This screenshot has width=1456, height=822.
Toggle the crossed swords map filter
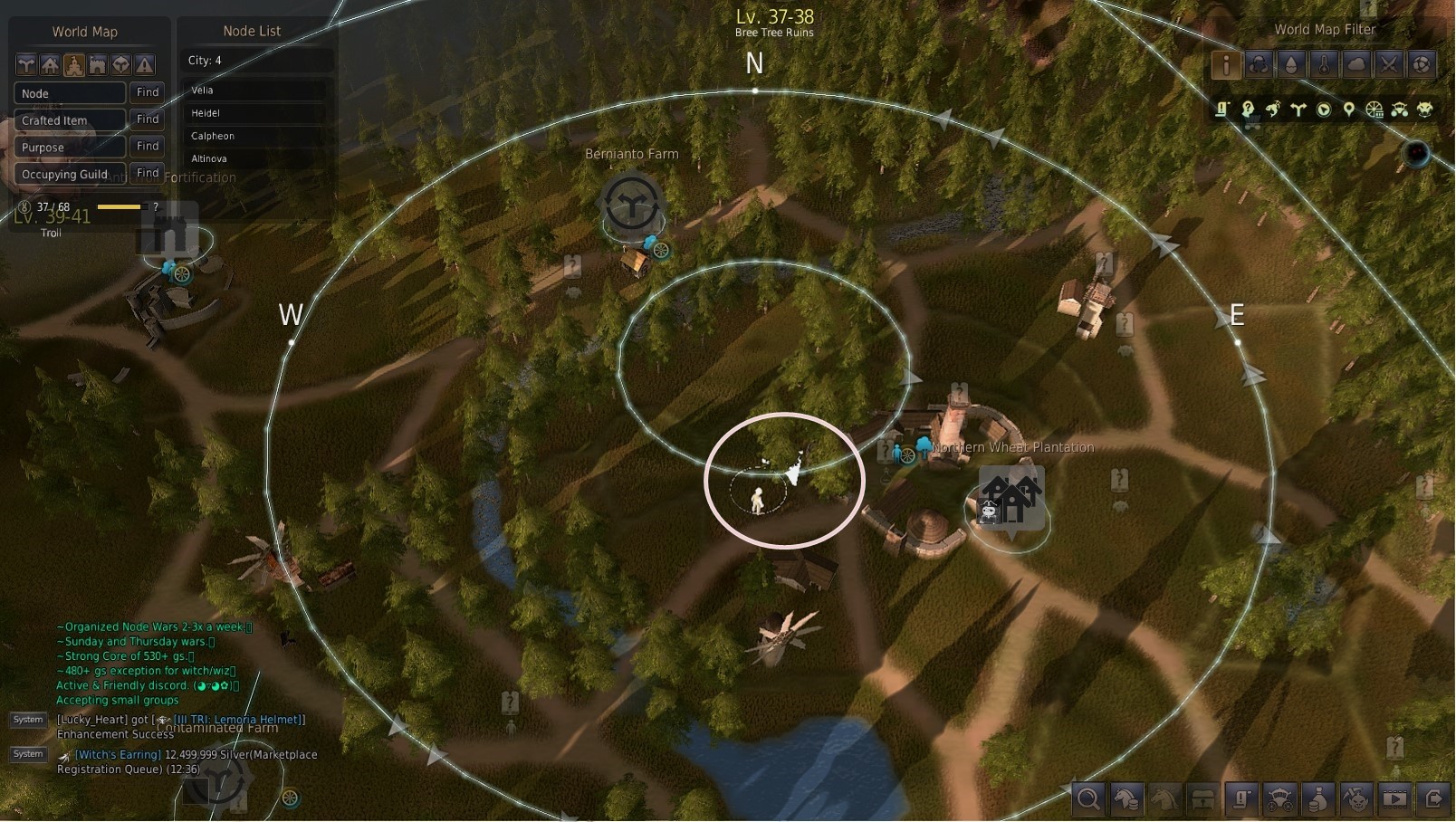tap(1389, 64)
